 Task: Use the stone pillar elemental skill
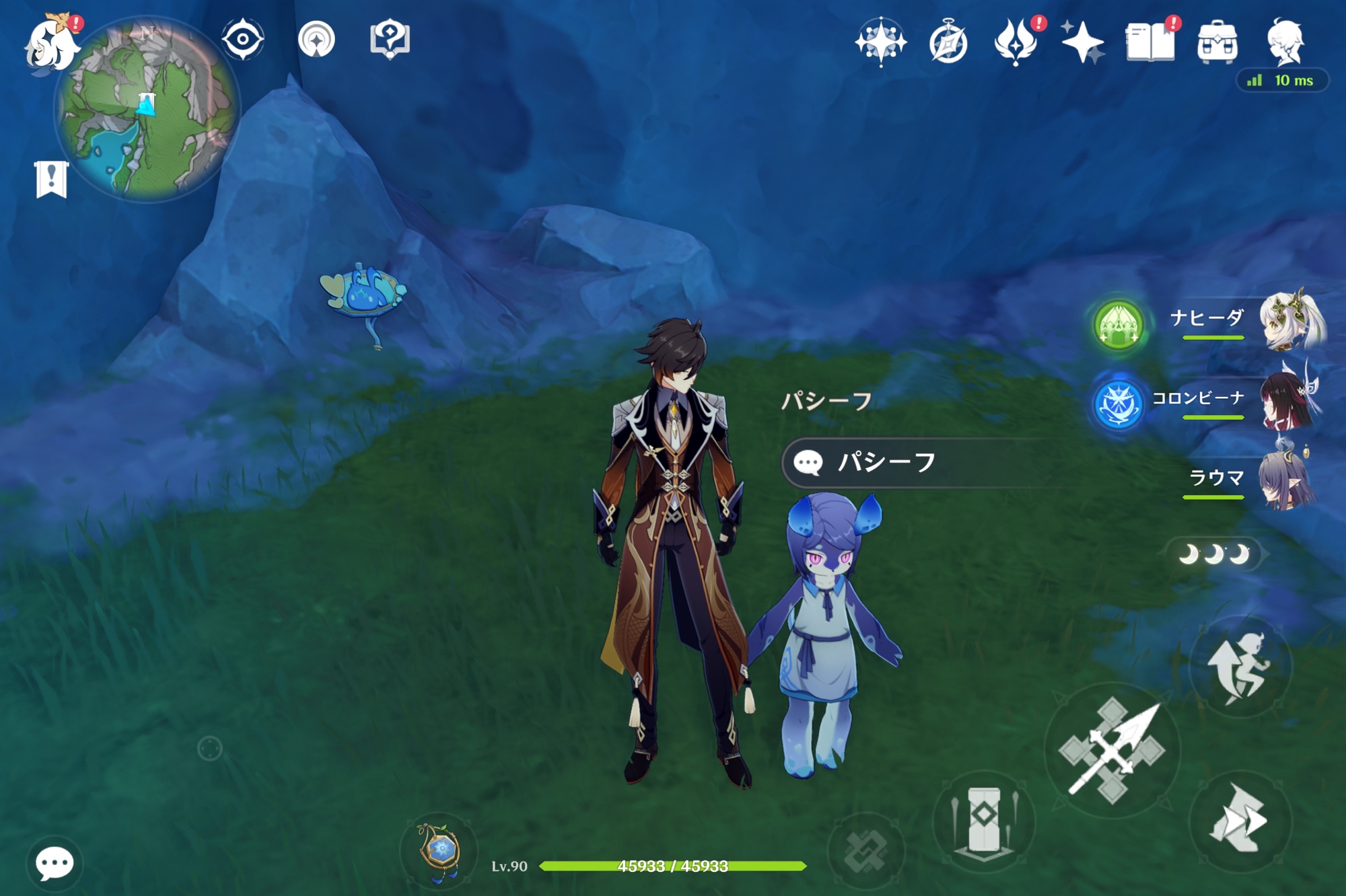coord(984,821)
